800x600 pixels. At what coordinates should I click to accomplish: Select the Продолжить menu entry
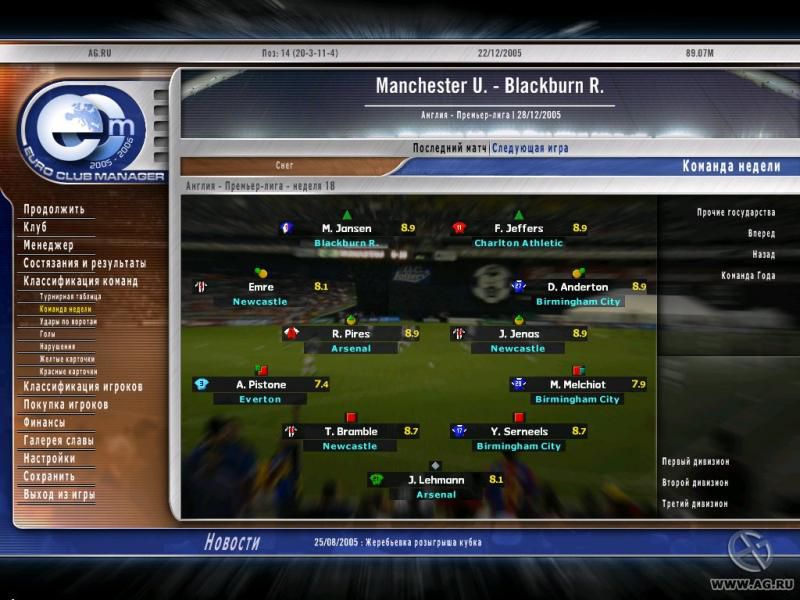click(x=55, y=210)
